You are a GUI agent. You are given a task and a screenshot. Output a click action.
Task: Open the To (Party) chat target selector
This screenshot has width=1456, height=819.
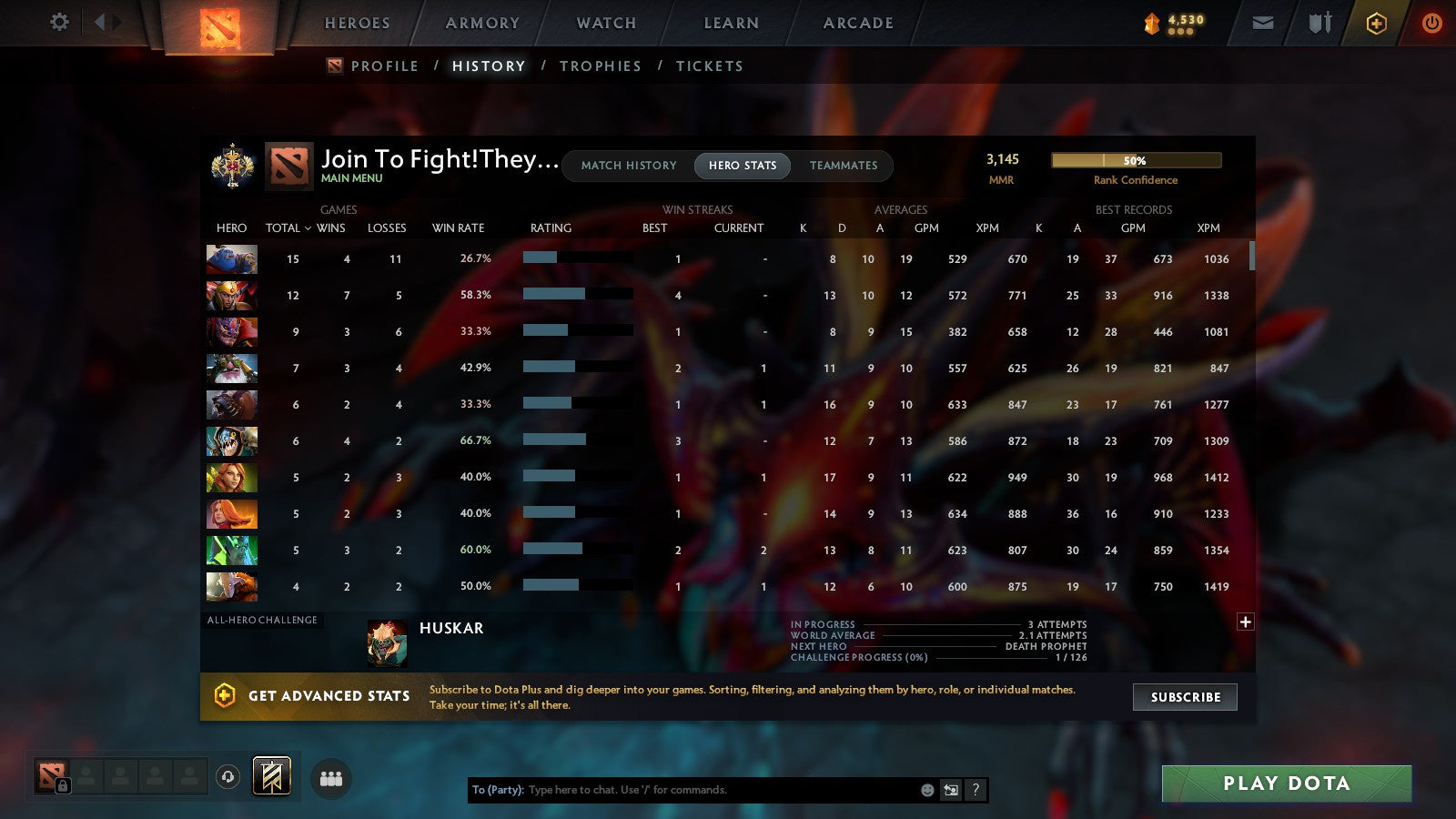[x=496, y=790]
